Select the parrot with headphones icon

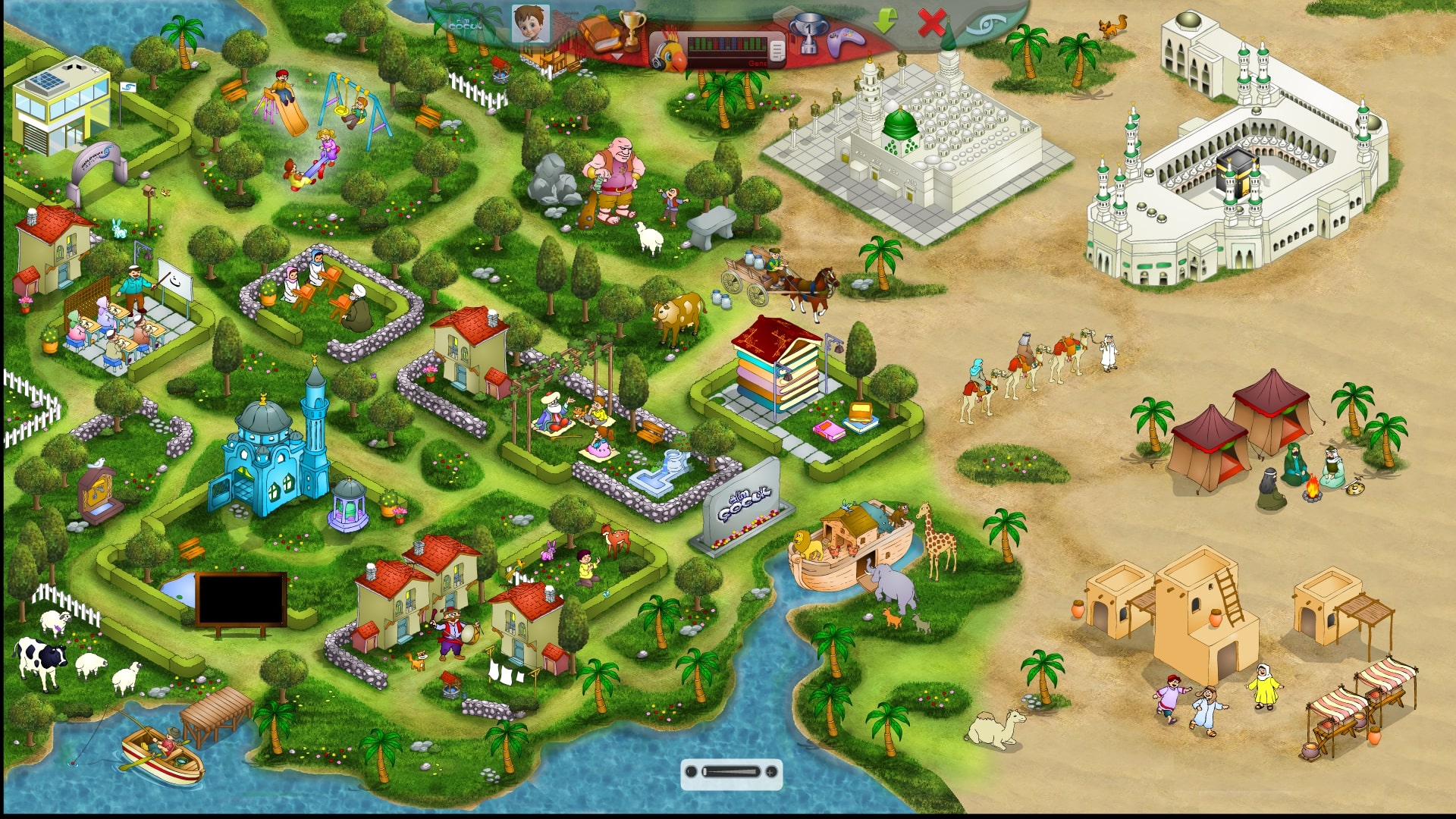(x=670, y=50)
